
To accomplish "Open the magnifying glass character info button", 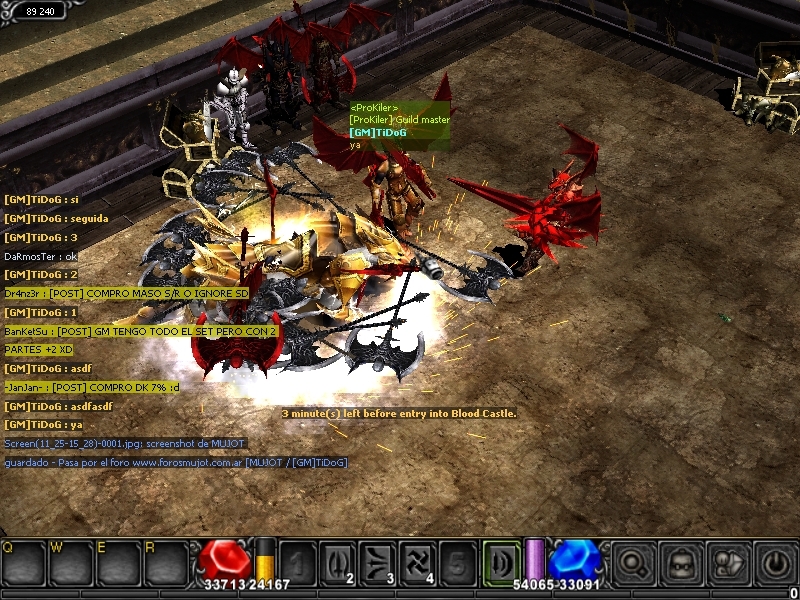I will pos(632,562).
